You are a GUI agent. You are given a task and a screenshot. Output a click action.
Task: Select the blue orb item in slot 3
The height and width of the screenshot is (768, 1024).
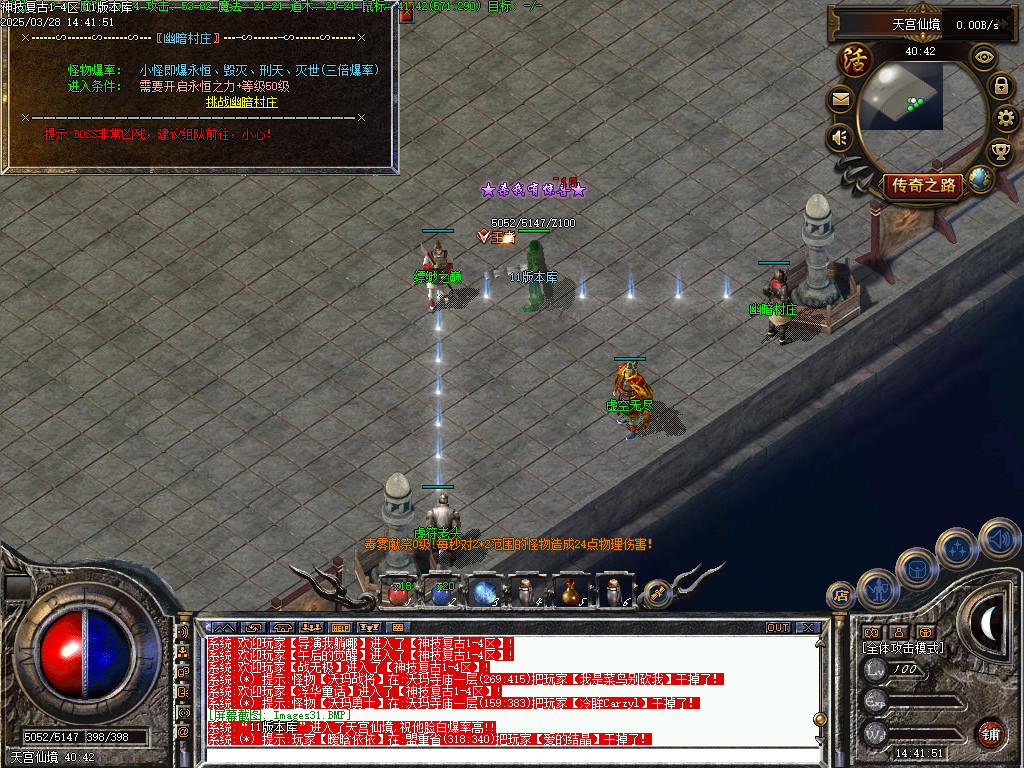(485, 592)
